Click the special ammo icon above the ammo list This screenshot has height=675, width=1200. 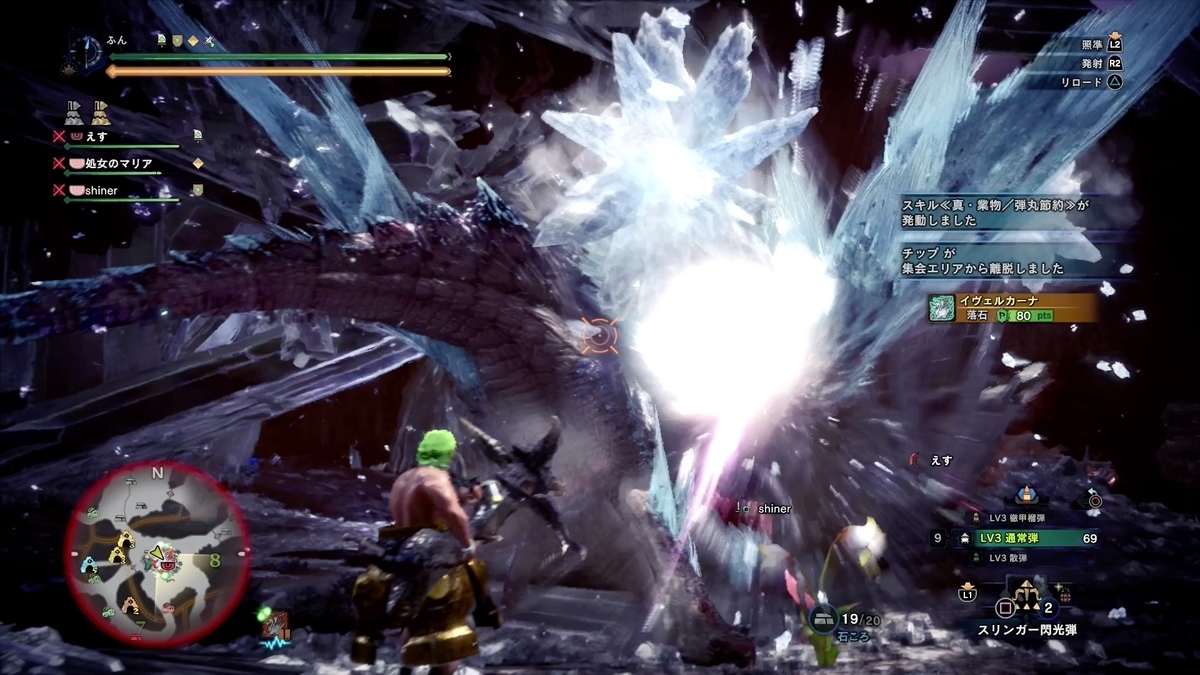point(1026,494)
